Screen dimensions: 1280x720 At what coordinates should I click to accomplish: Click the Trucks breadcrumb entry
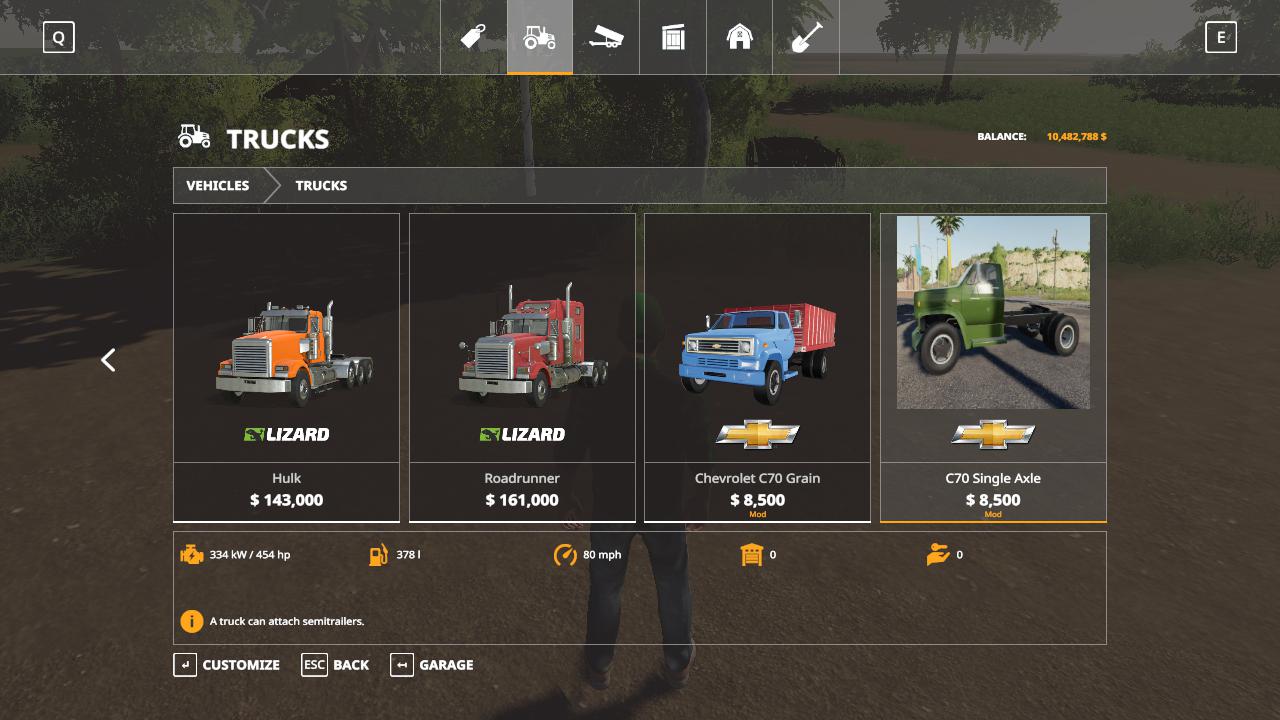(321, 186)
